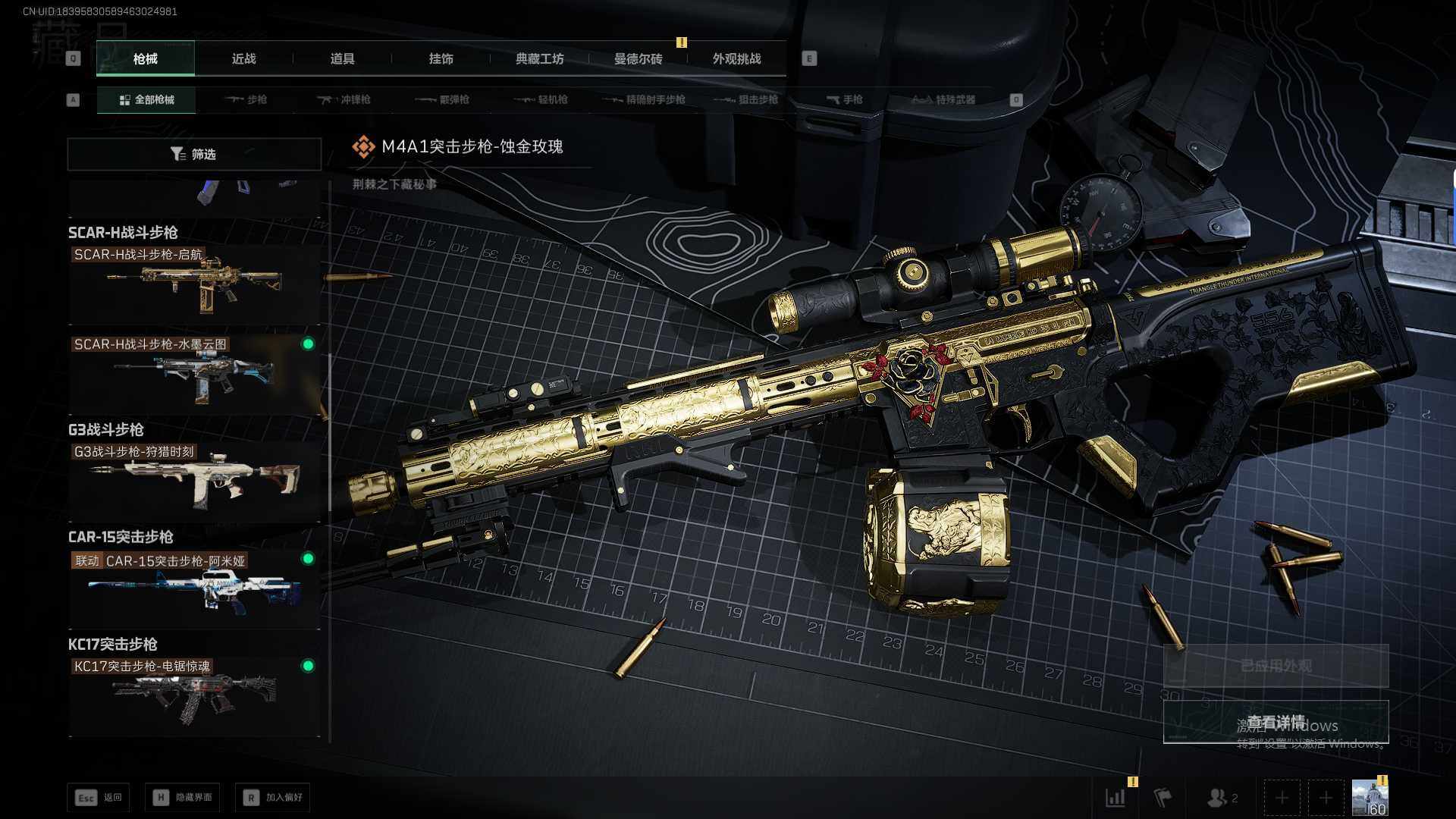
Task: Open the bar chart stats icon
Action: (1116, 798)
